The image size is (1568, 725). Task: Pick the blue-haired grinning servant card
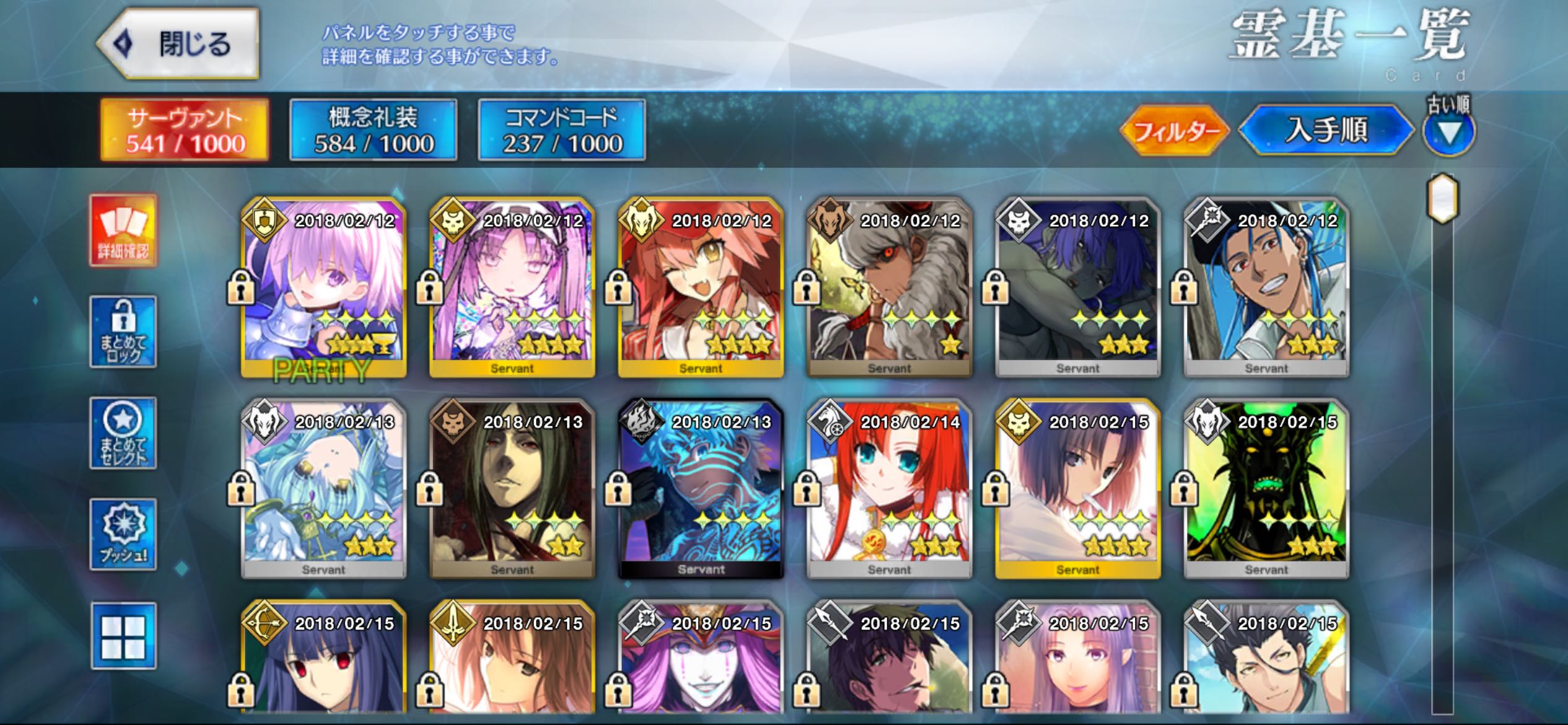[x=1266, y=288]
